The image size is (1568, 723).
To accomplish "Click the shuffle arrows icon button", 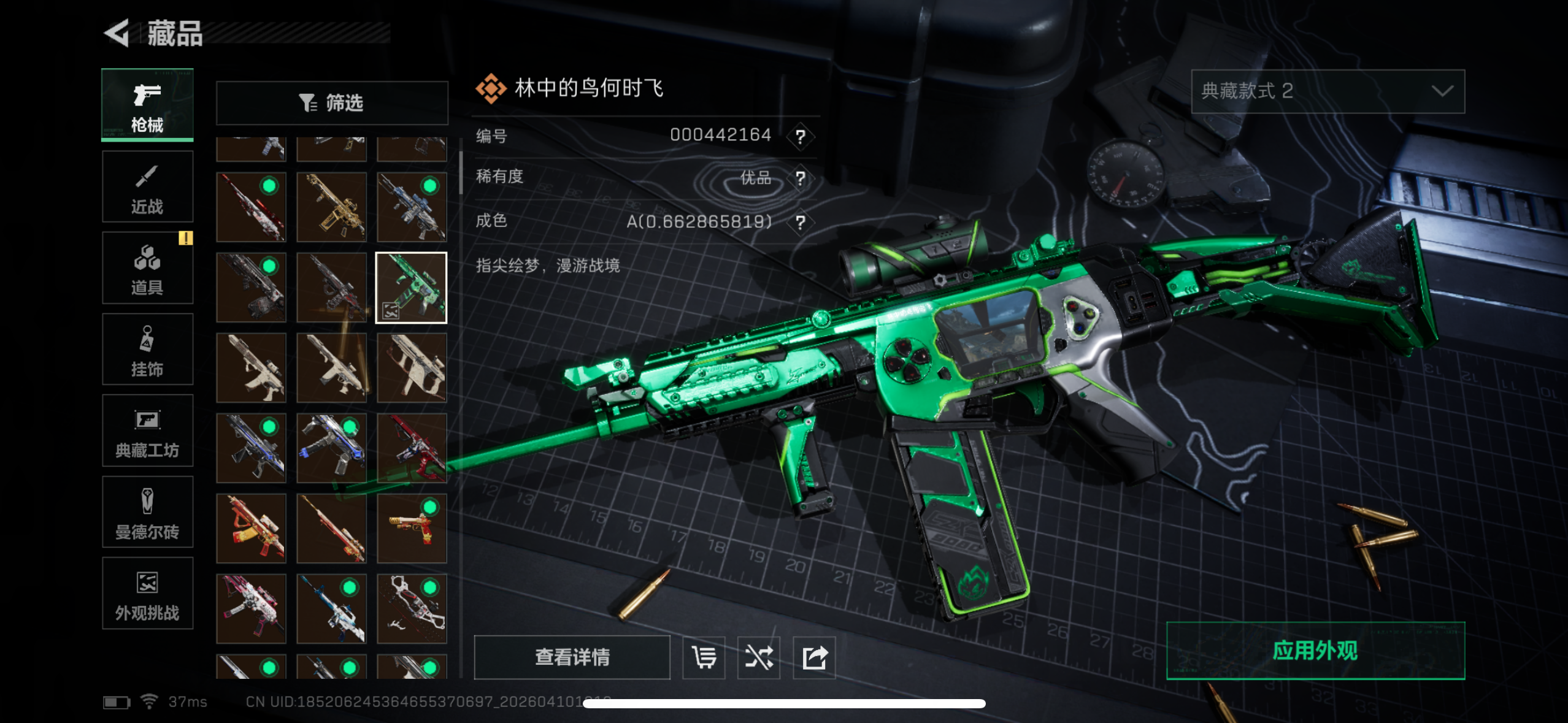I will pos(759,658).
